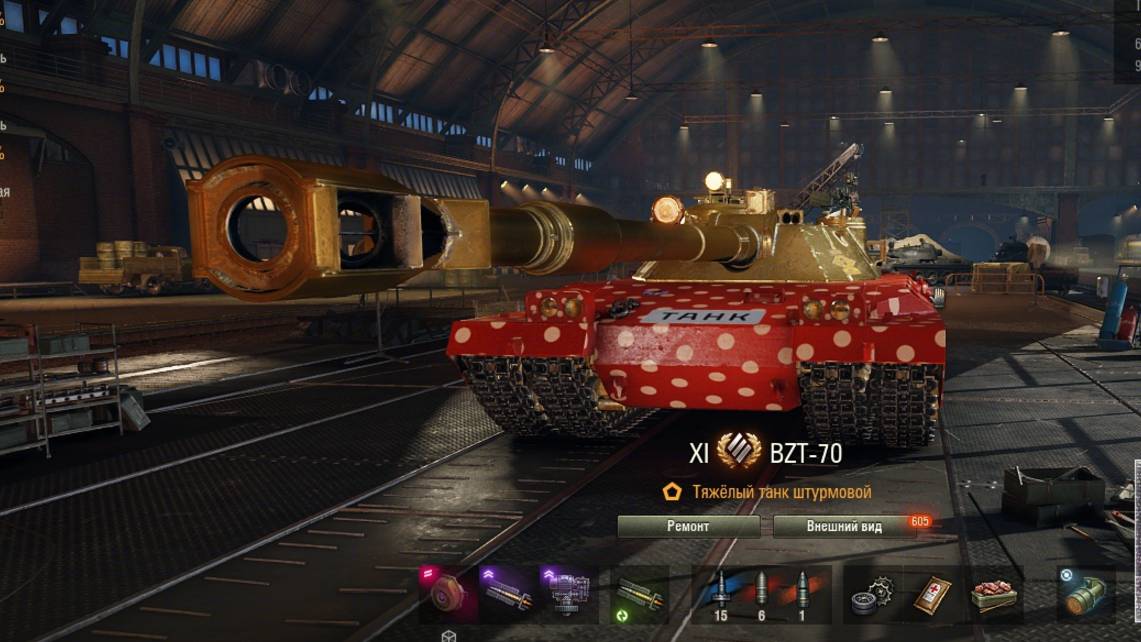This screenshot has height=642, width=1141.
Task: Open the Внешний вид appearance menu
Action: coord(844,526)
